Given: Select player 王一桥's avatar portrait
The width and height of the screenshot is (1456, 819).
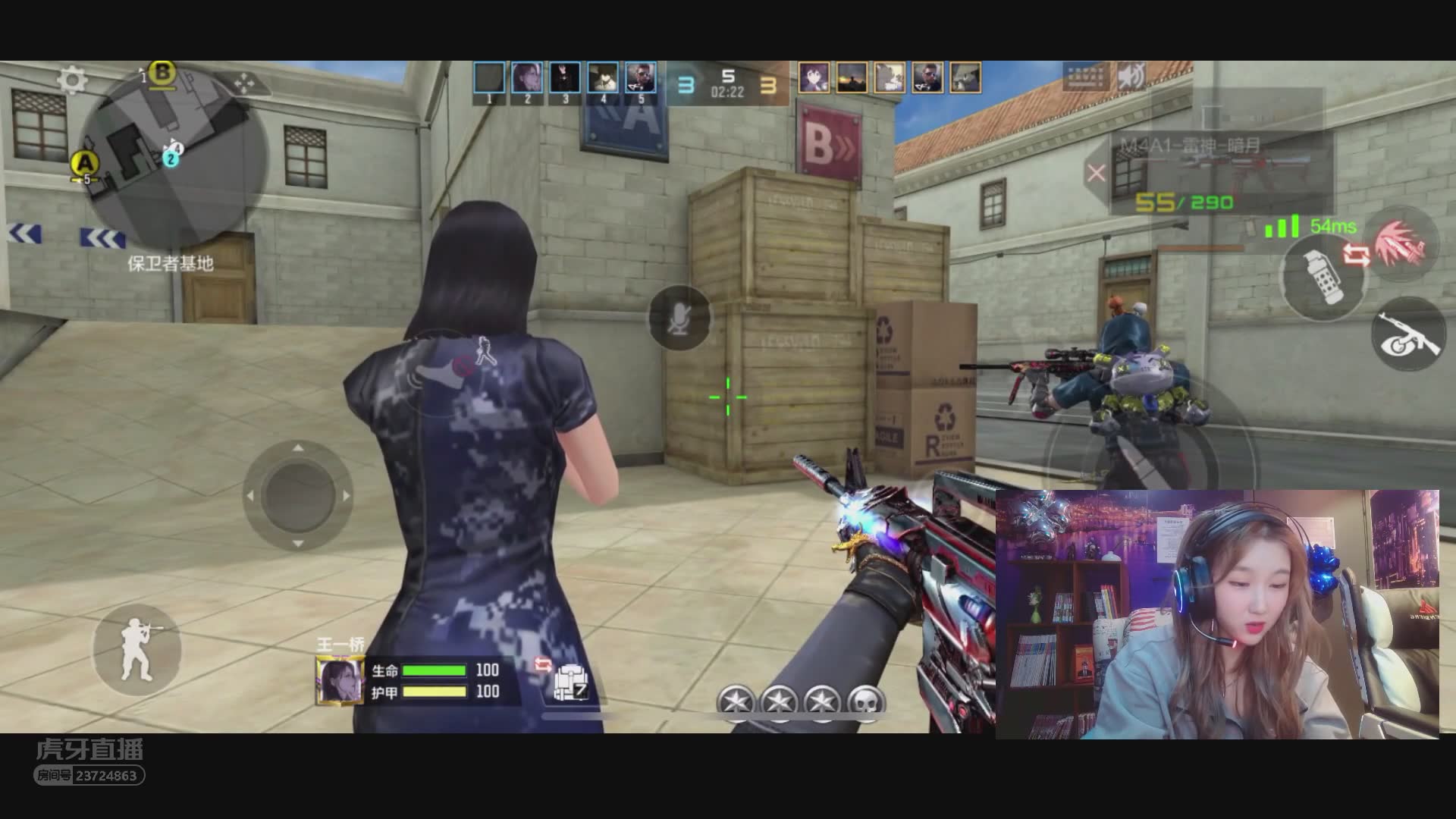Looking at the screenshot, I should (339, 680).
